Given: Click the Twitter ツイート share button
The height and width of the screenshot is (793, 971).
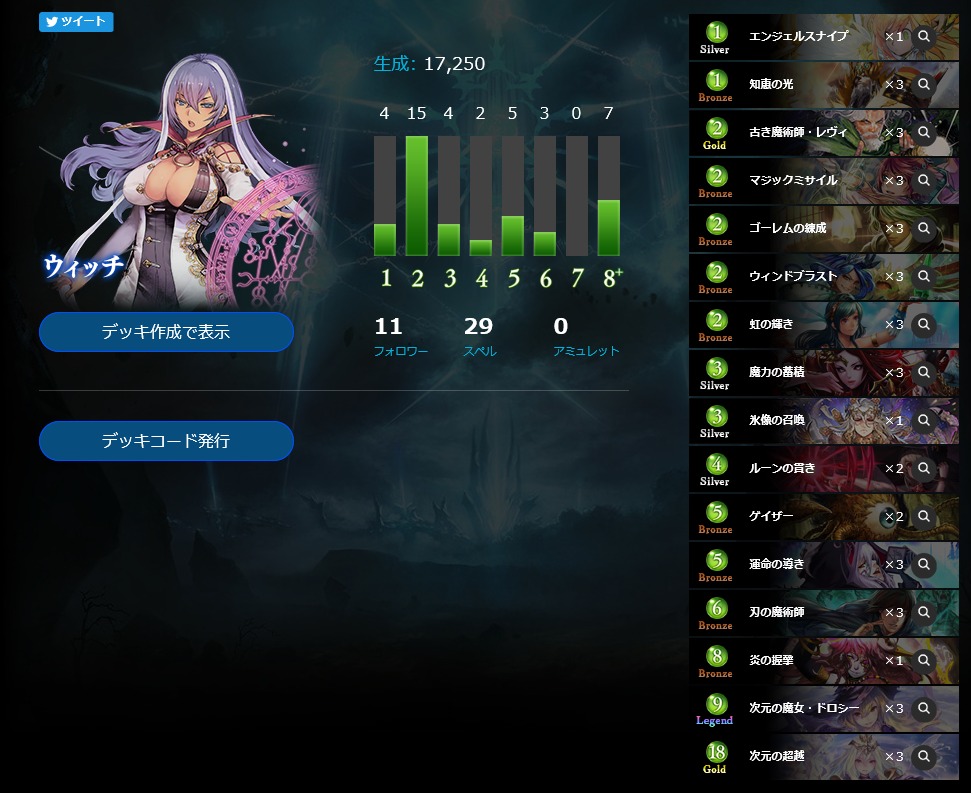Looking at the screenshot, I should 76,22.
